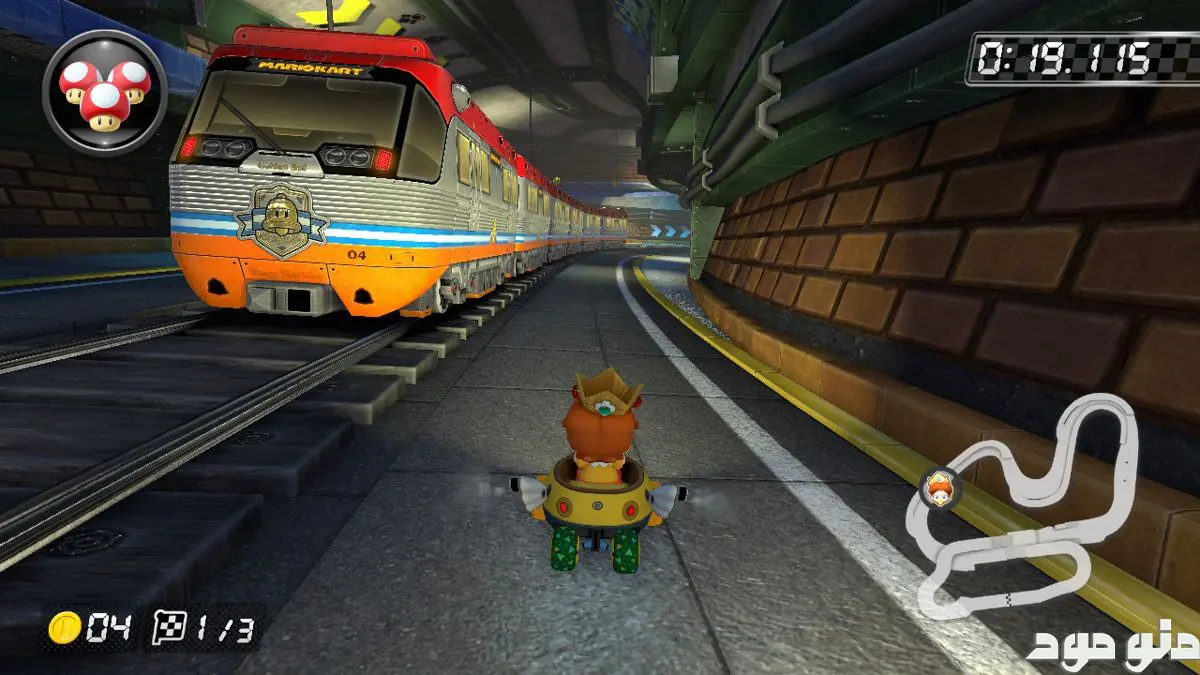Use the triple mushroom item slot

tap(104, 92)
